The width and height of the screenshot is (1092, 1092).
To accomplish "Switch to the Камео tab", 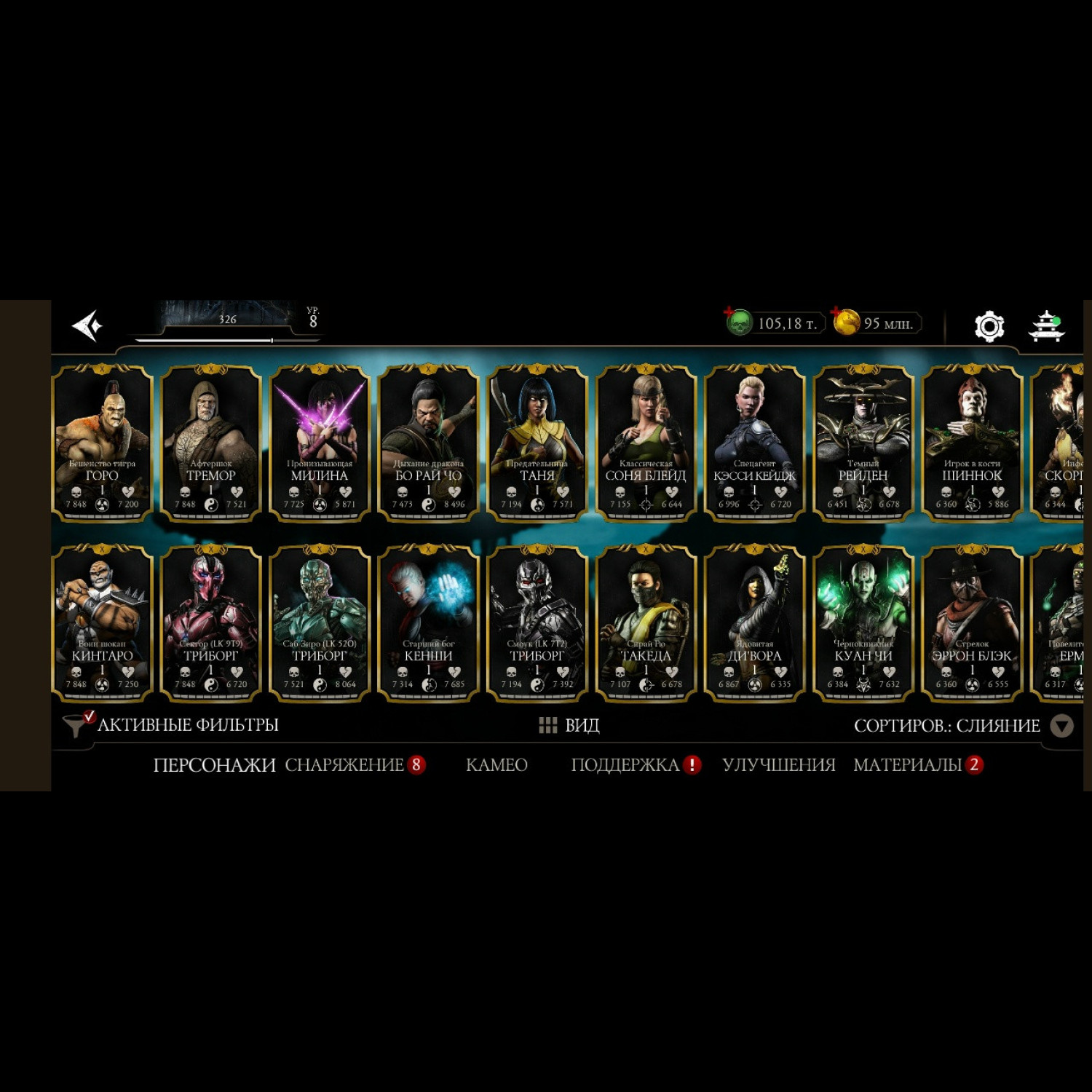I will [x=496, y=764].
